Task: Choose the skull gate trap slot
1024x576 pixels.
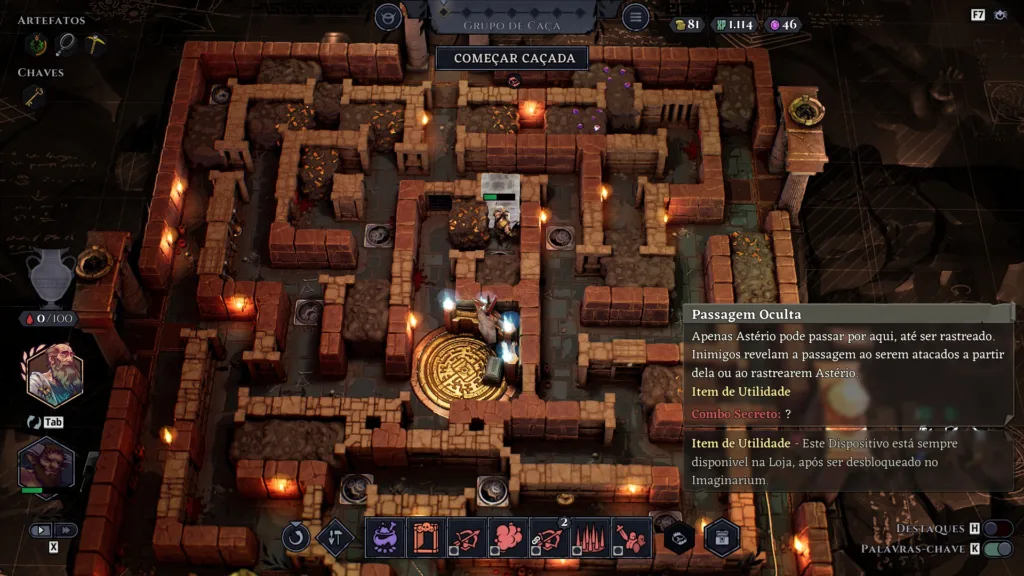Action: click(x=426, y=537)
